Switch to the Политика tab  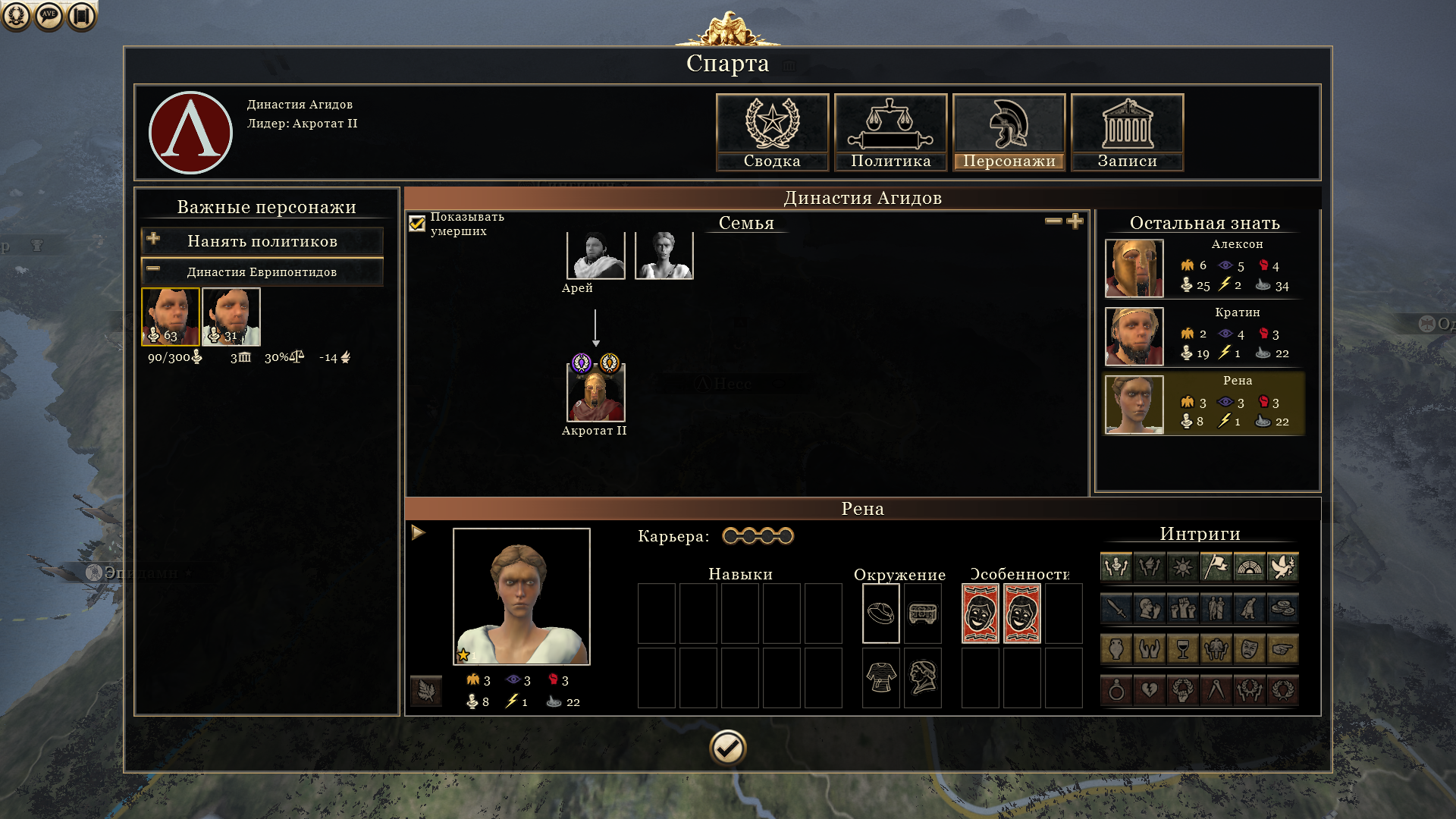click(890, 132)
